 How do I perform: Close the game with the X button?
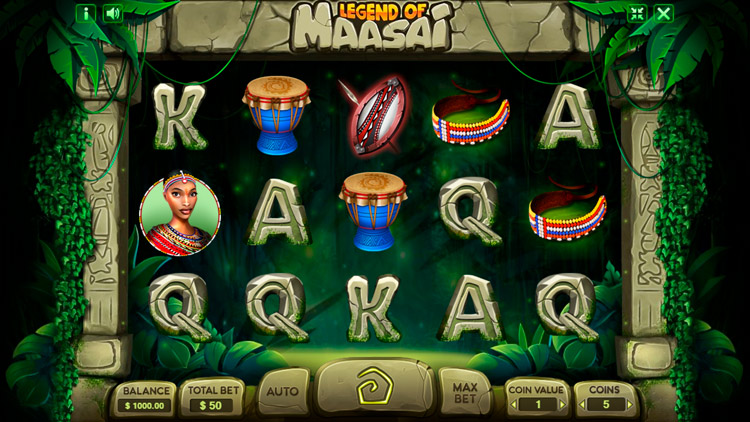click(x=663, y=13)
